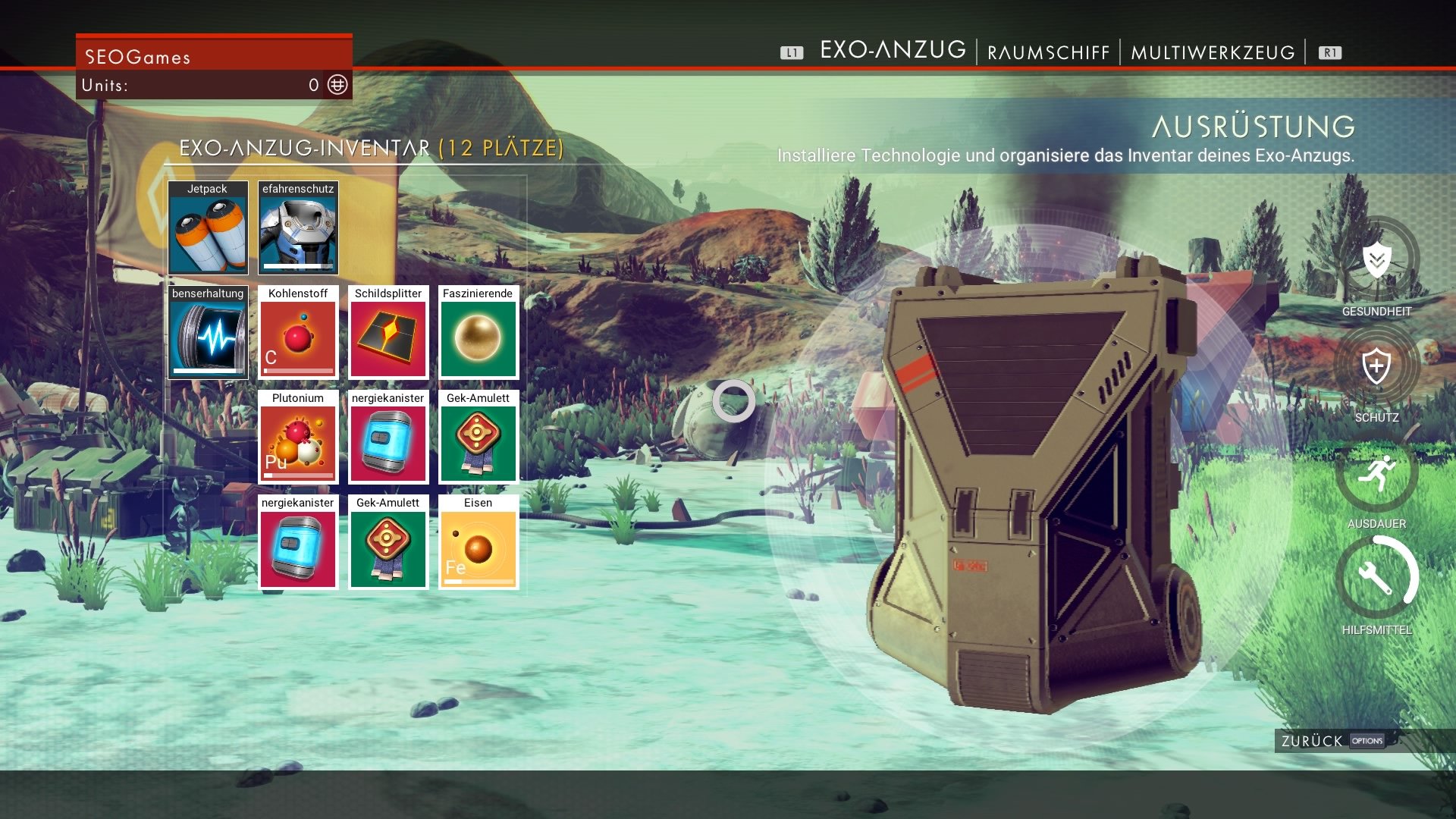Viewport: 1456px width, 819px height.
Task: Open the Multiwerkzeug tab
Action: (x=1213, y=52)
